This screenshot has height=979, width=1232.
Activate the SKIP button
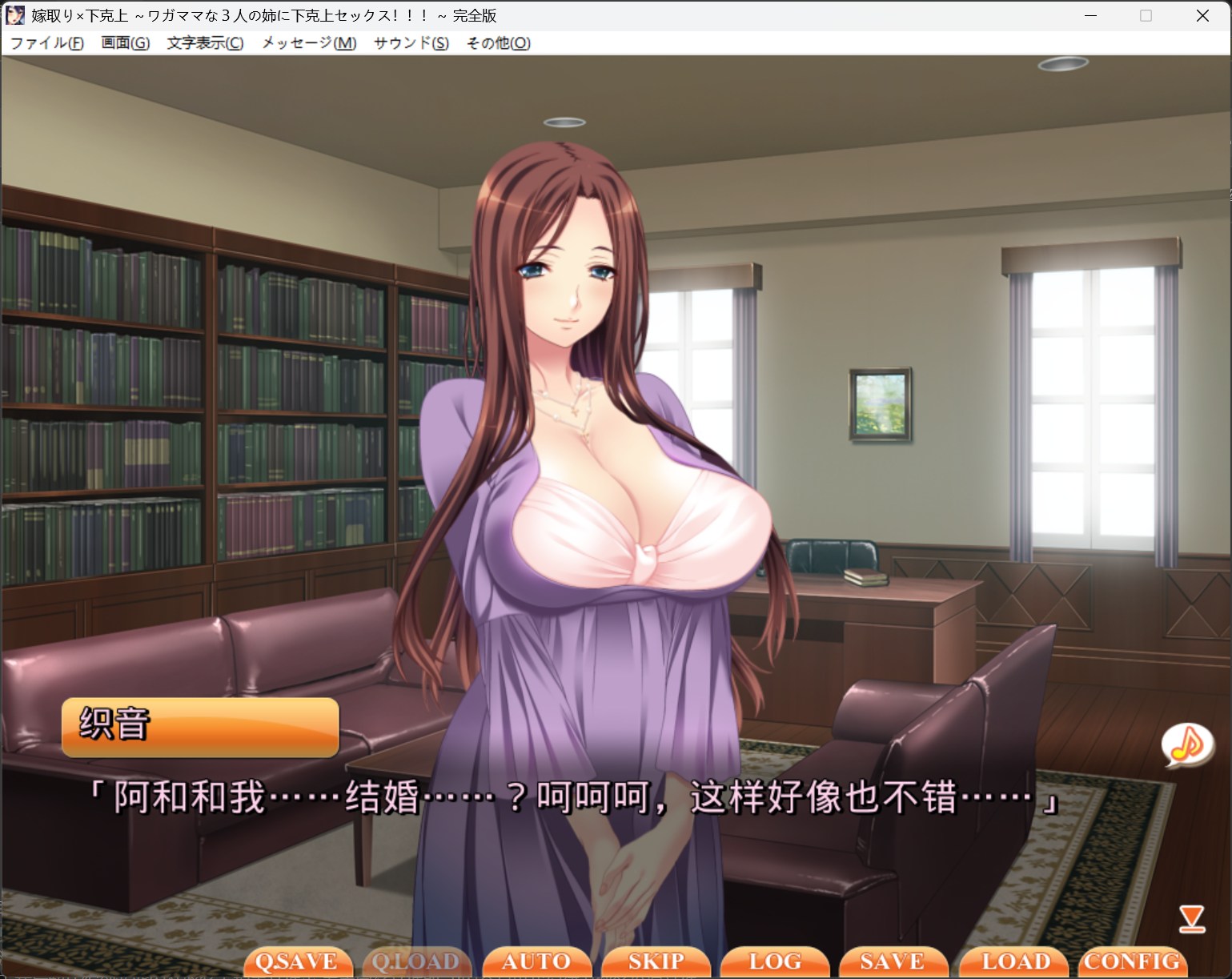coord(656,961)
